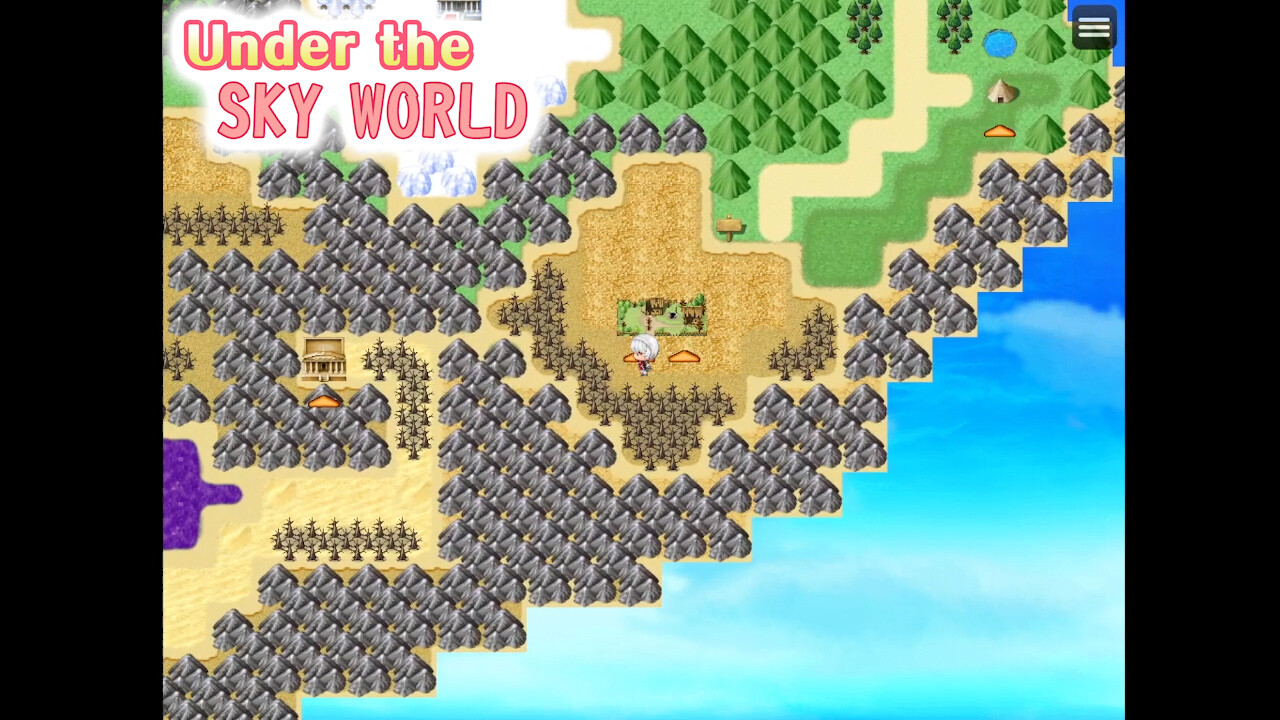The image size is (1280, 720).
Task: Select the orange marker below the temple
Action: pos(326,399)
